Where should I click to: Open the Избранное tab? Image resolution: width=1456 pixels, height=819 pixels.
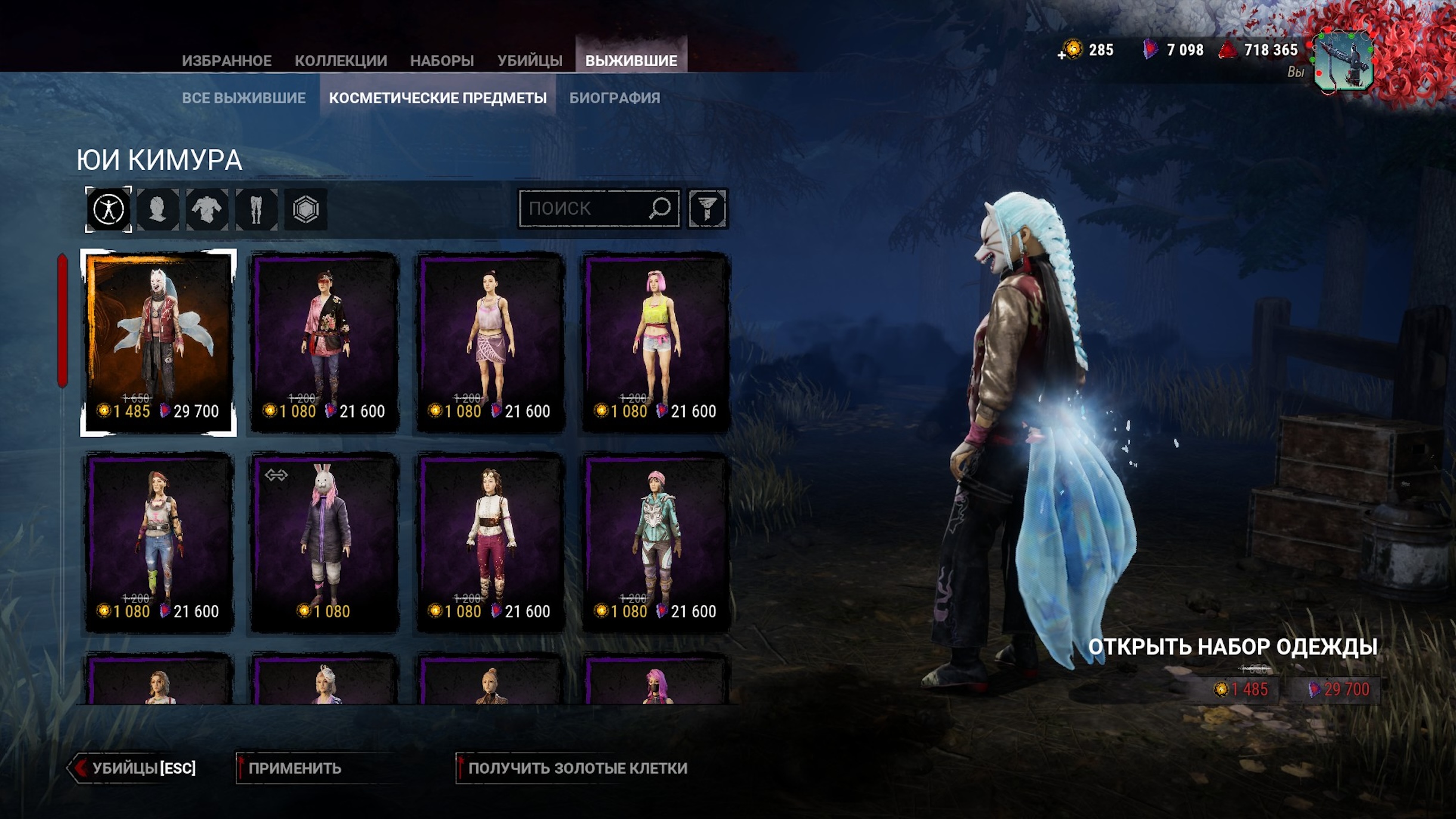(x=226, y=61)
